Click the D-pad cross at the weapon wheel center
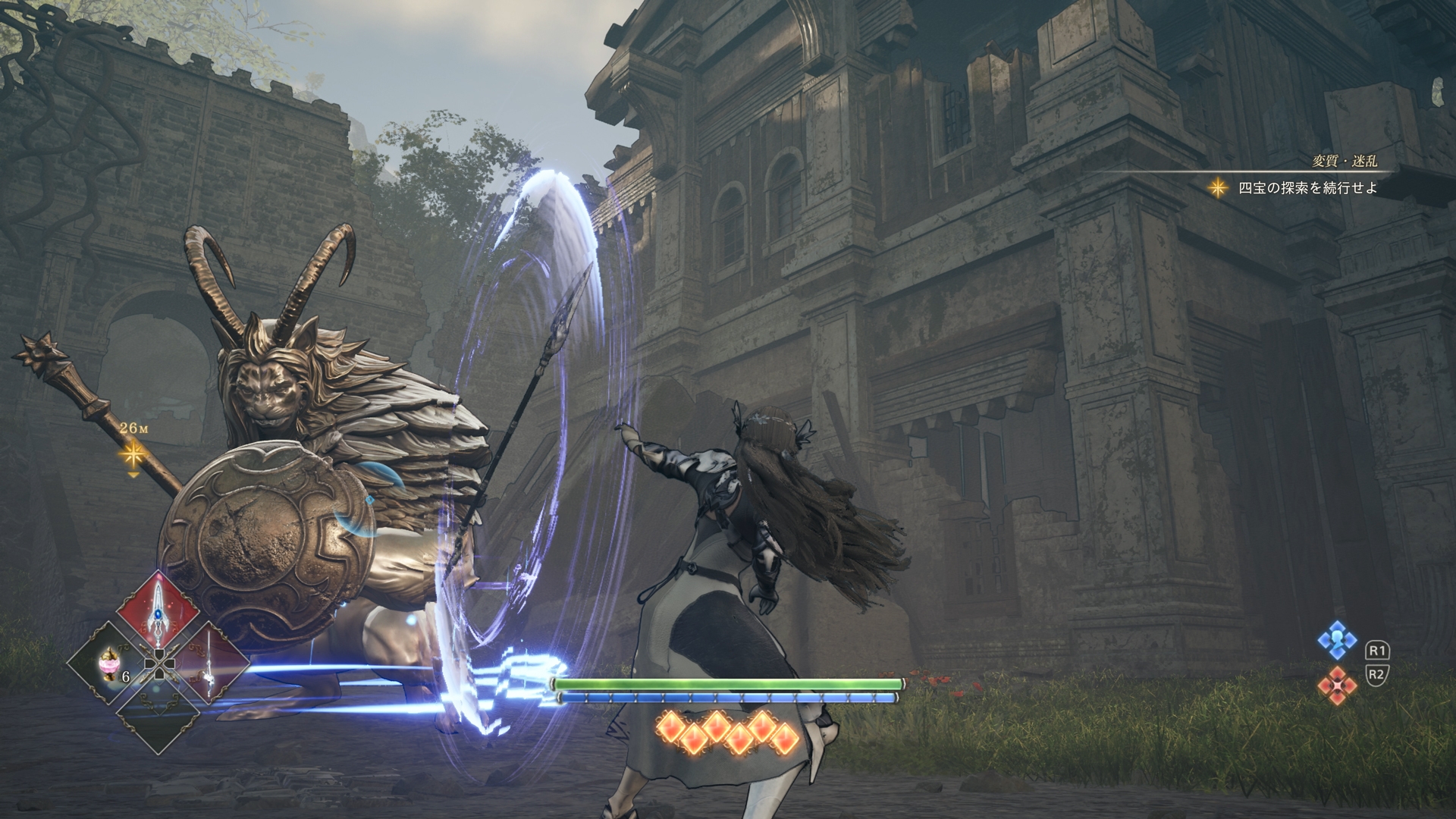Screen dimensions: 1456x819 [159, 665]
